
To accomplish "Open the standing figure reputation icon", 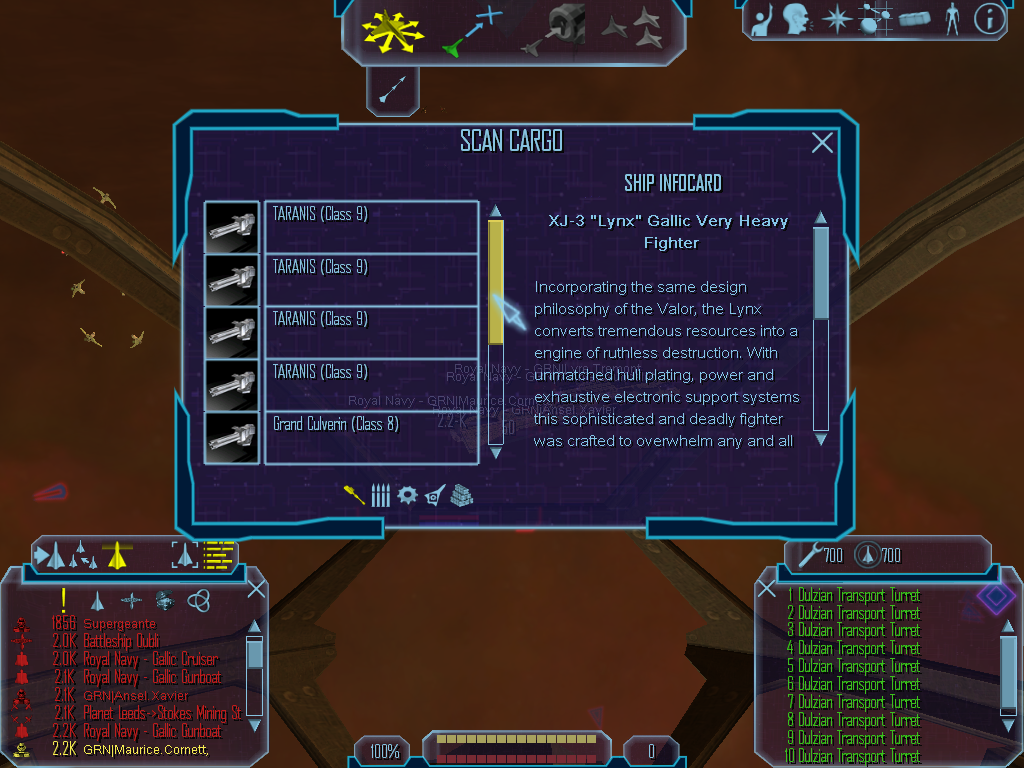I will [x=952, y=19].
